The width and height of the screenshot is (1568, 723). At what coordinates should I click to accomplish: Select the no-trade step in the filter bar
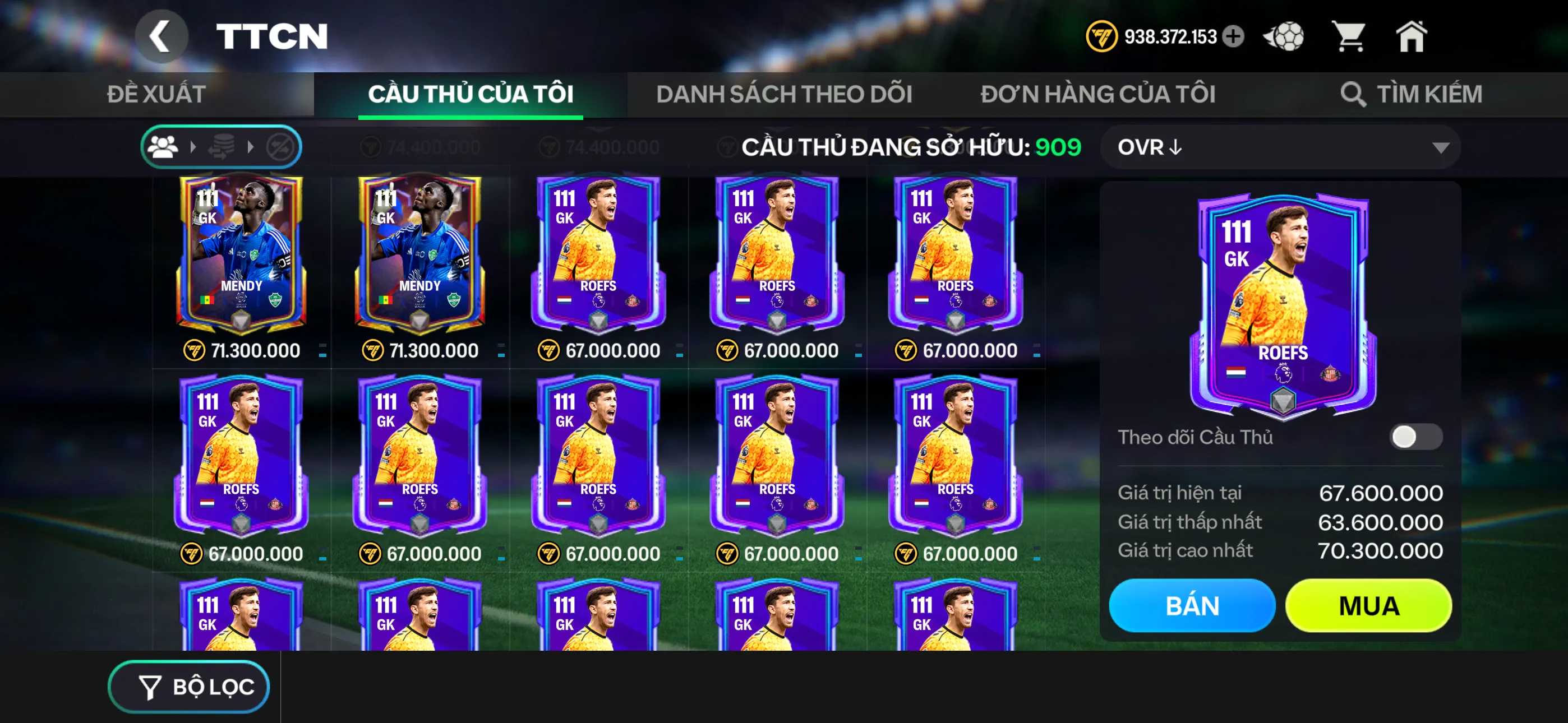point(281,146)
